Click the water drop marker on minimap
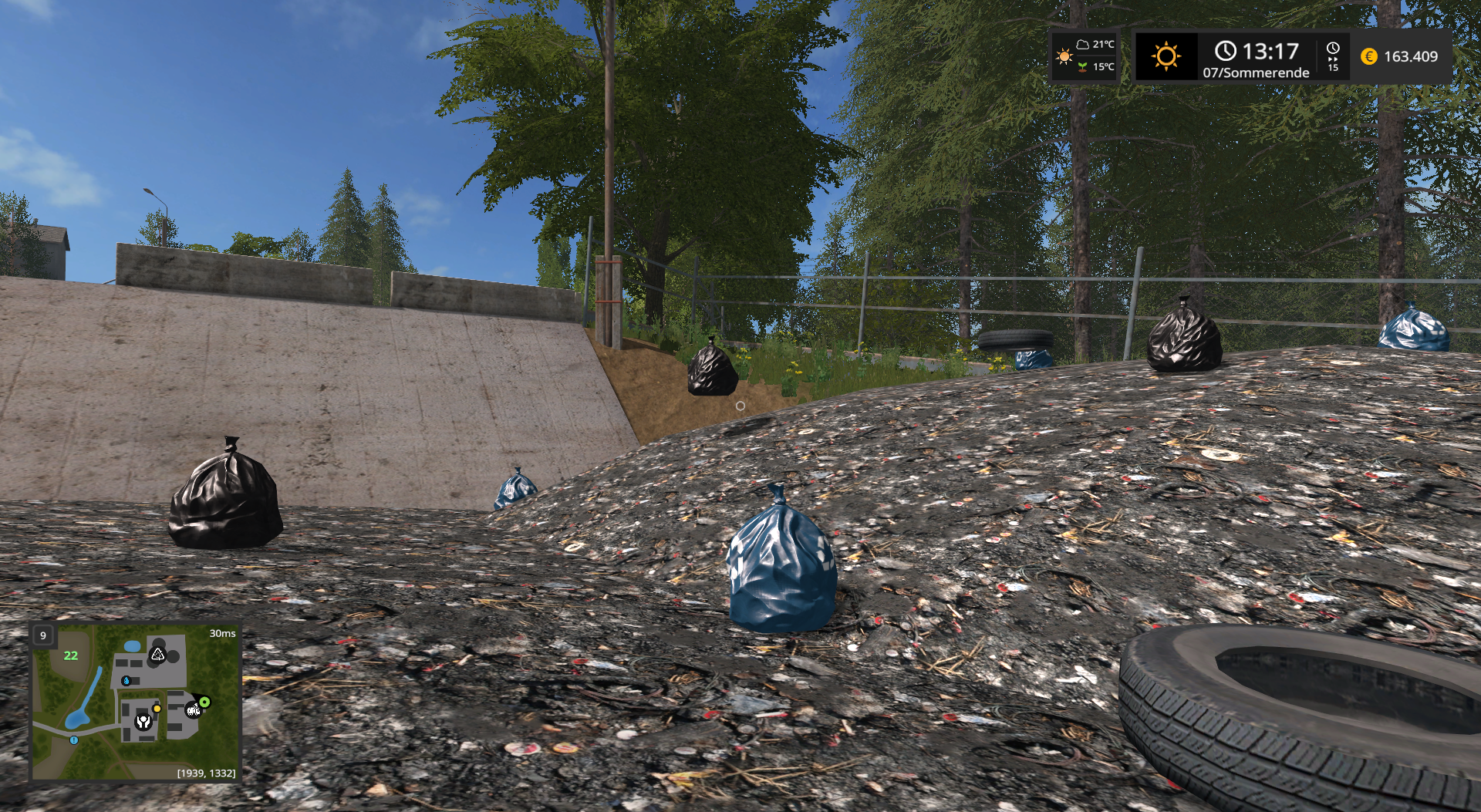Image resolution: width=1481 pixels, height=812 pixels. [127, 681]
